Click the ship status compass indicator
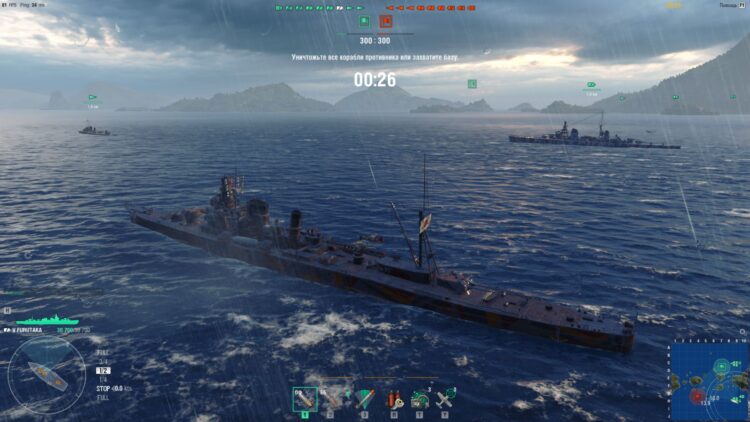Image resolution: width=750 pixels, height=422 pixels. [46, 374]
